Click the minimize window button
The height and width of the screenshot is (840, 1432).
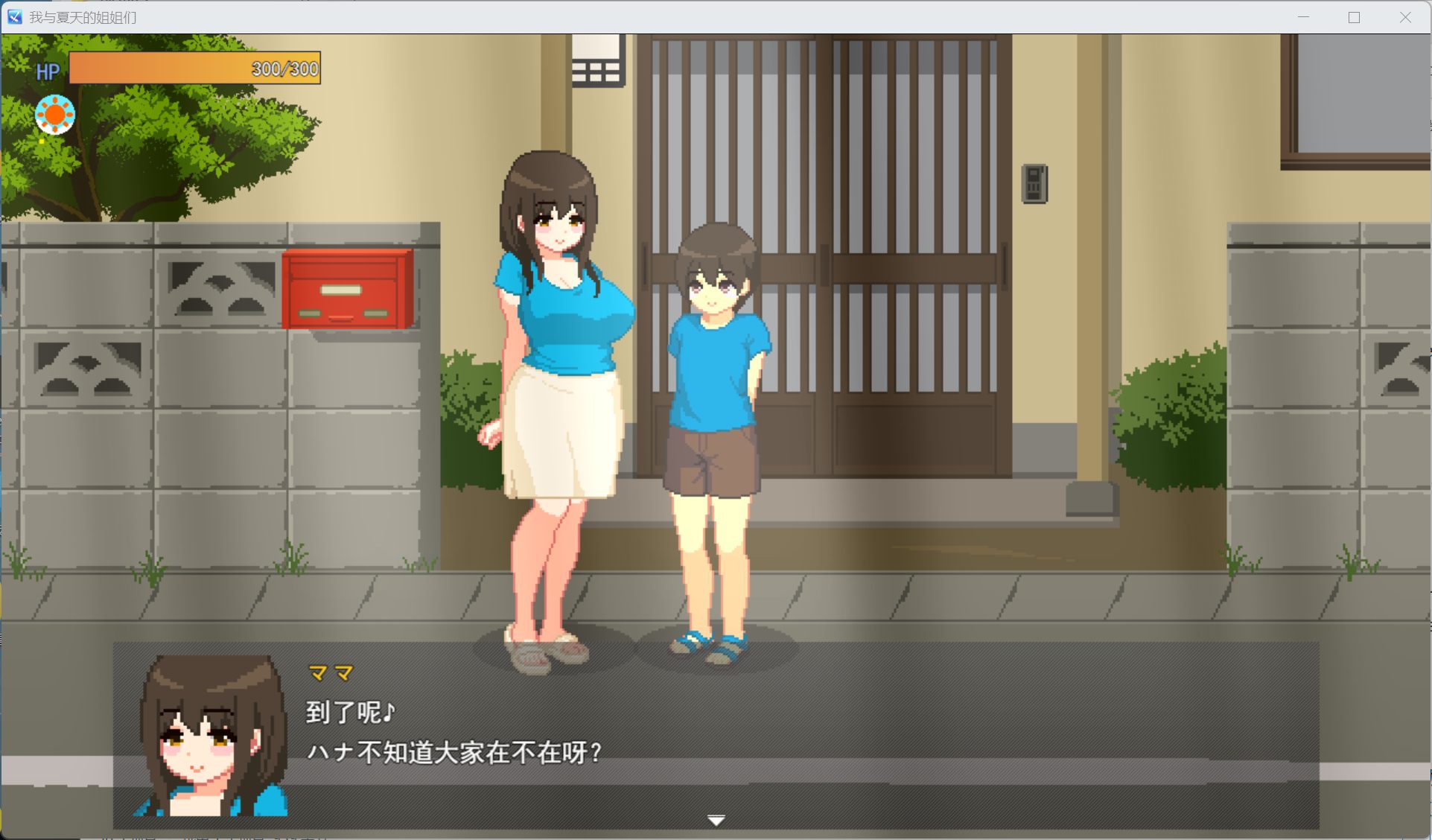tap(1302, 16)
